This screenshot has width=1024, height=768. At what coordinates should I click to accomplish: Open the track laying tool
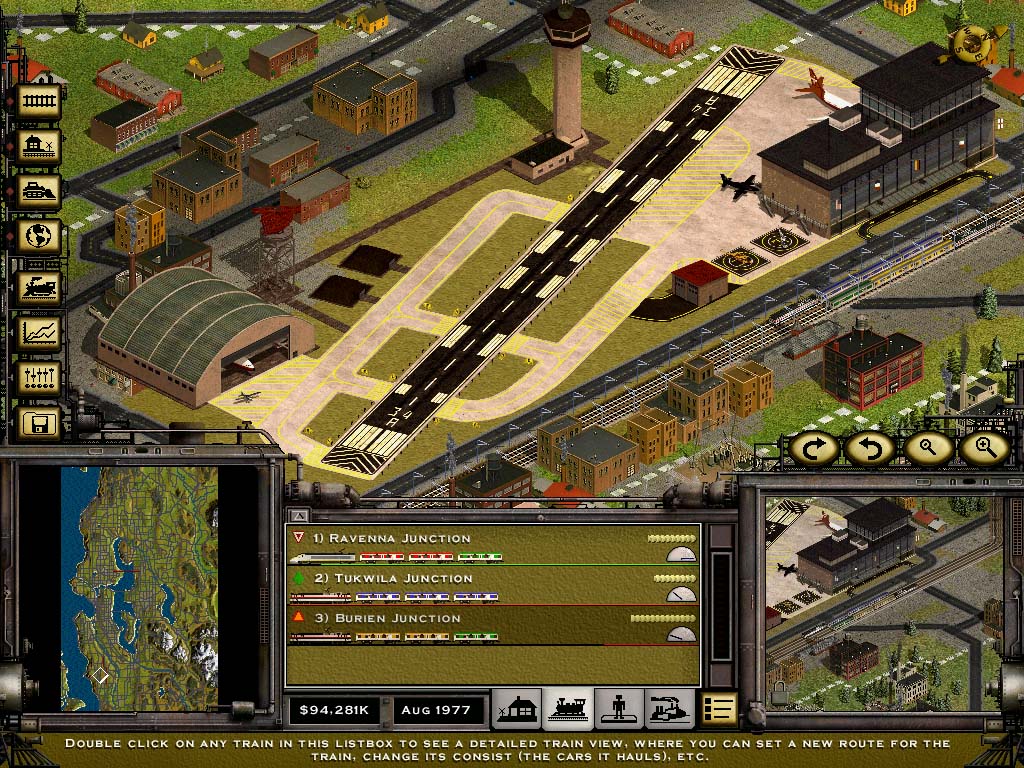pos(40,101)
